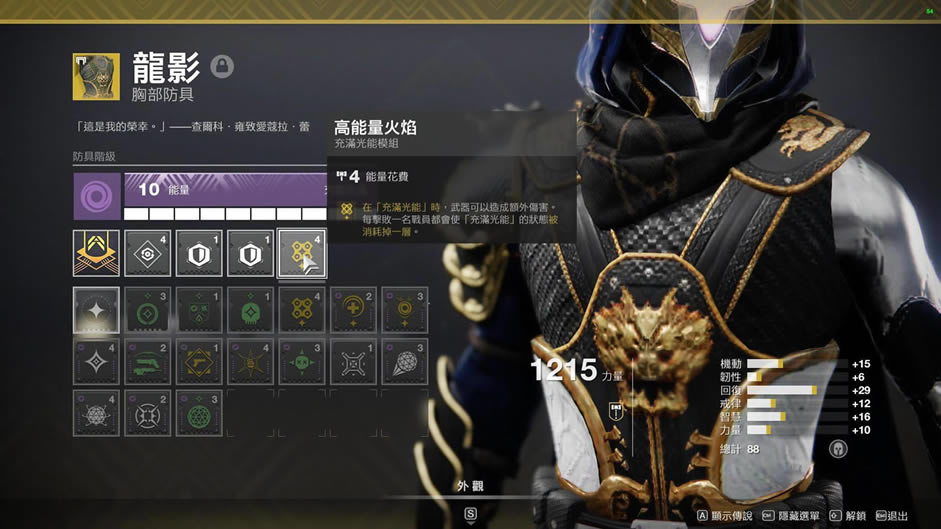This screenshot has width=941, height=529.
Task: Open the gold chevron upgrade socket
Action: click(x=97, y=254)
